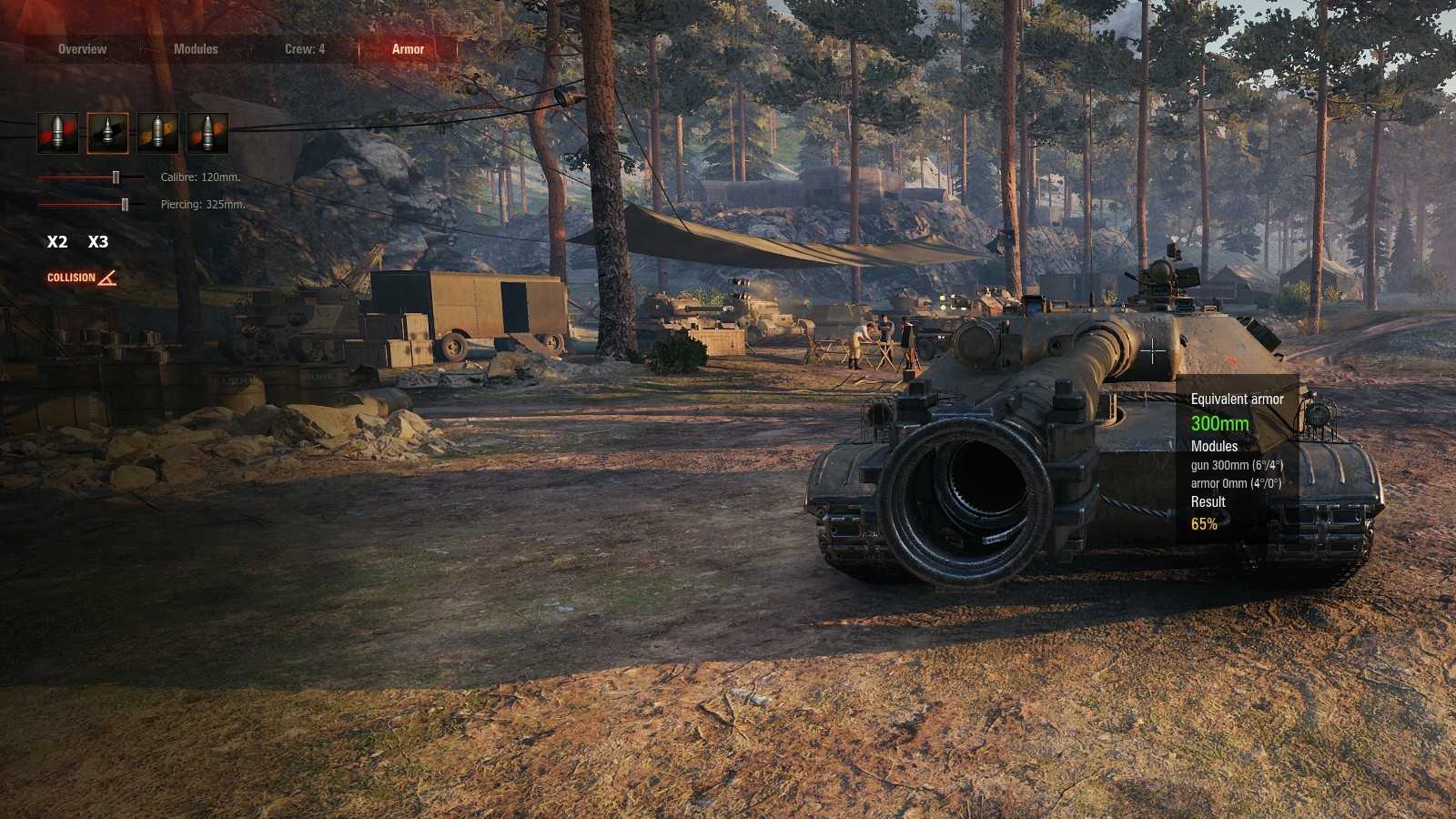1456x819 pixels.
Task: Click the red-background shell thumbnail
Action: click(56, 131)
